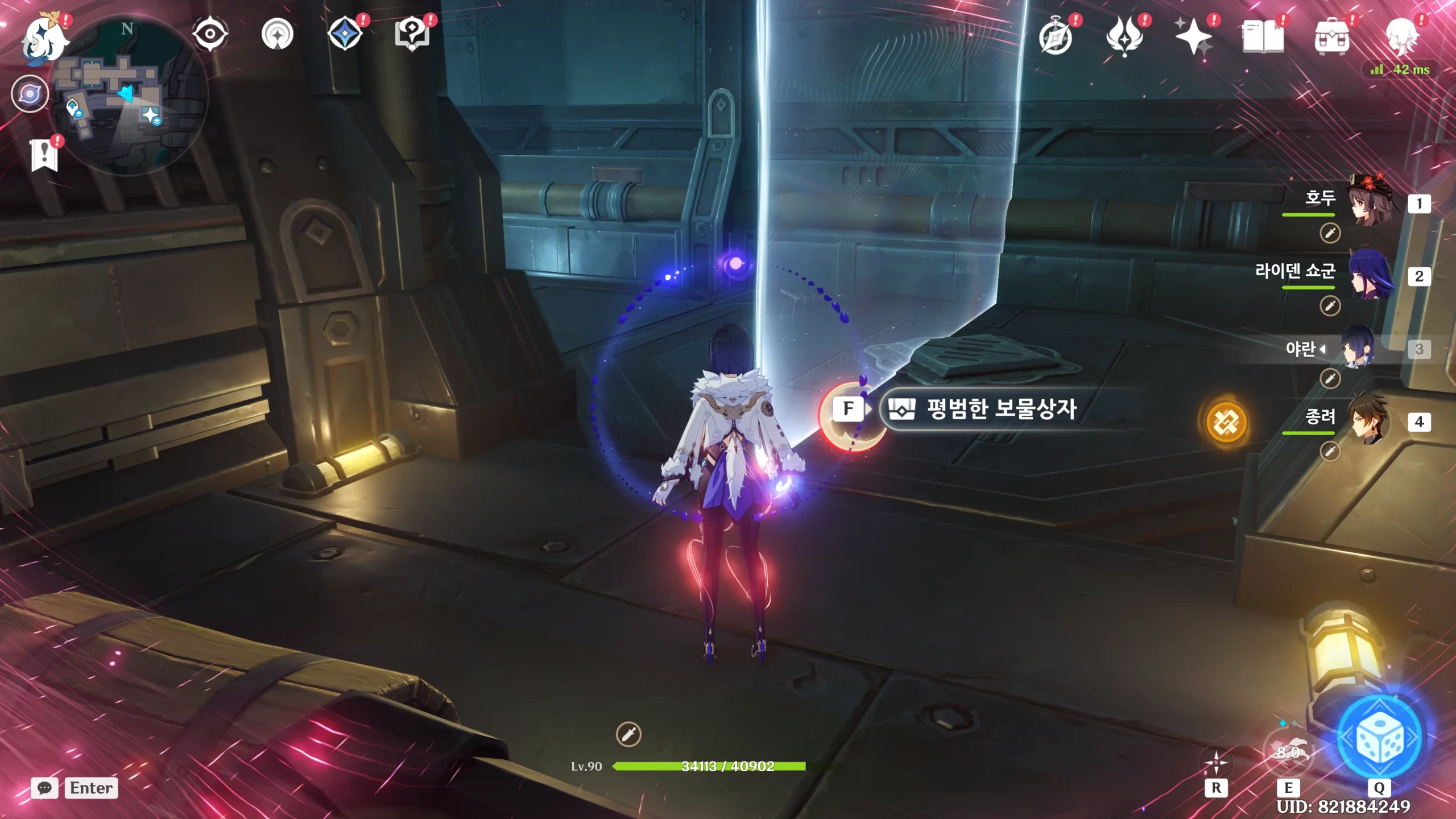Screen dimensions: 1456x819
Task: Open the backpack inventory
Action: [1331, 38]
